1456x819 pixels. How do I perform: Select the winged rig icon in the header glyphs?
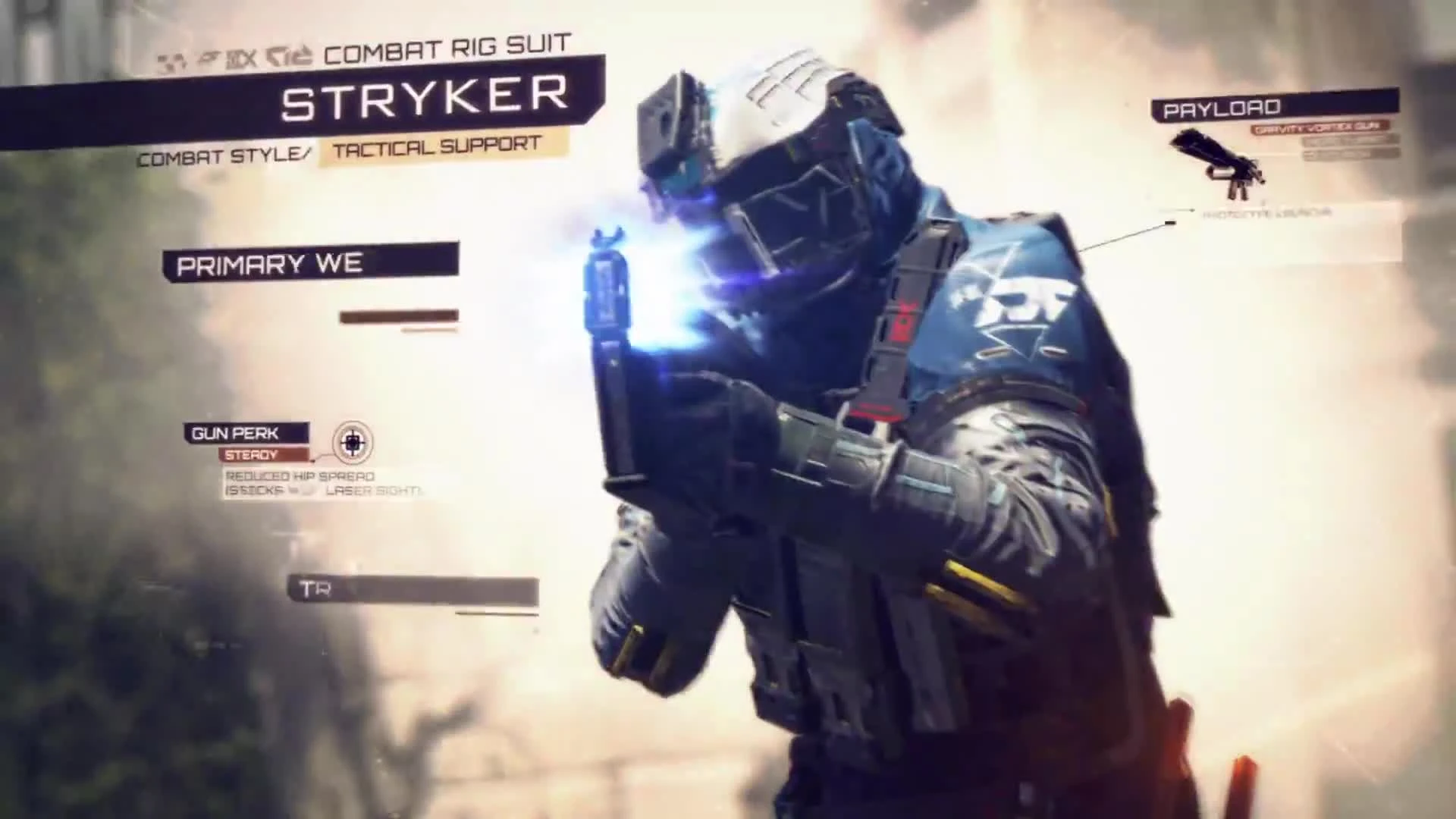[x=211, y=55]
